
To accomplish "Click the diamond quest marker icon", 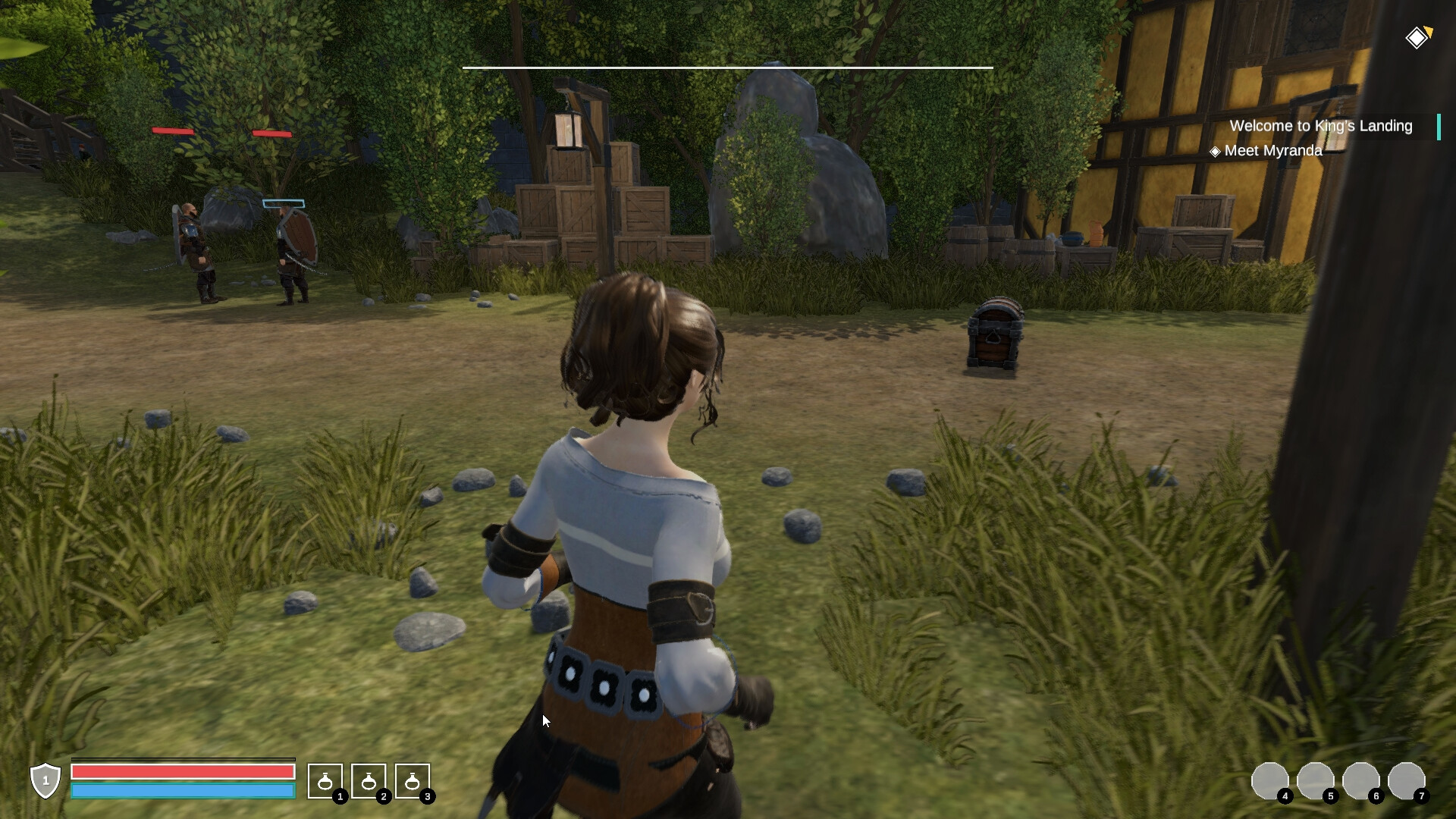I will pos(1417,37).
